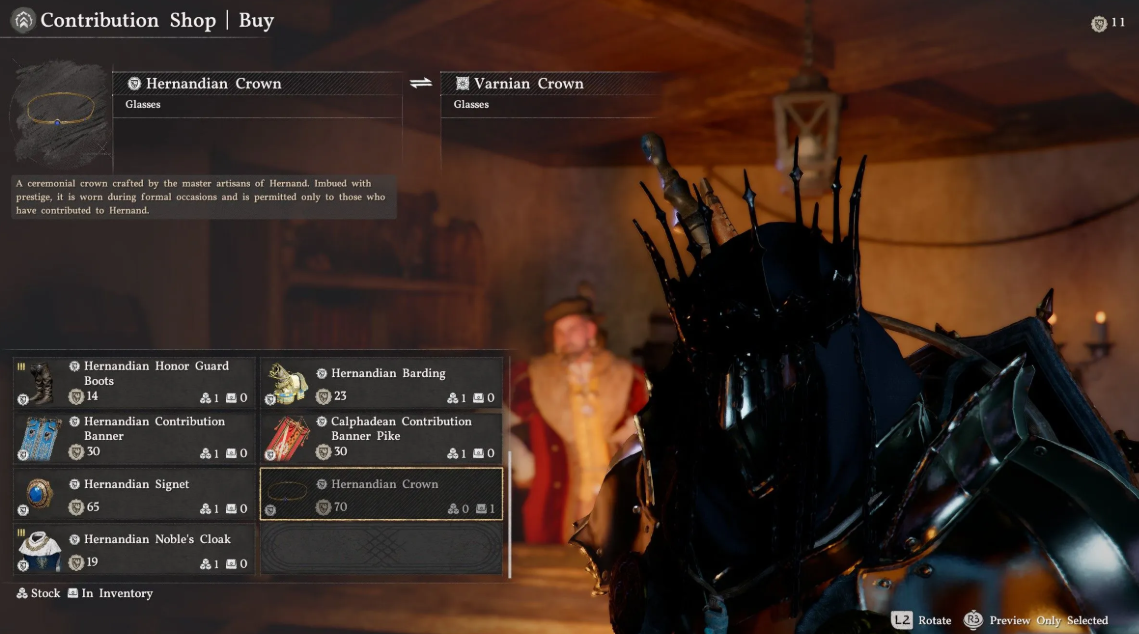This screenshot has width=1139, height=634.
Task: Select the Hernandian Signet item
Action: coord(134,494)
